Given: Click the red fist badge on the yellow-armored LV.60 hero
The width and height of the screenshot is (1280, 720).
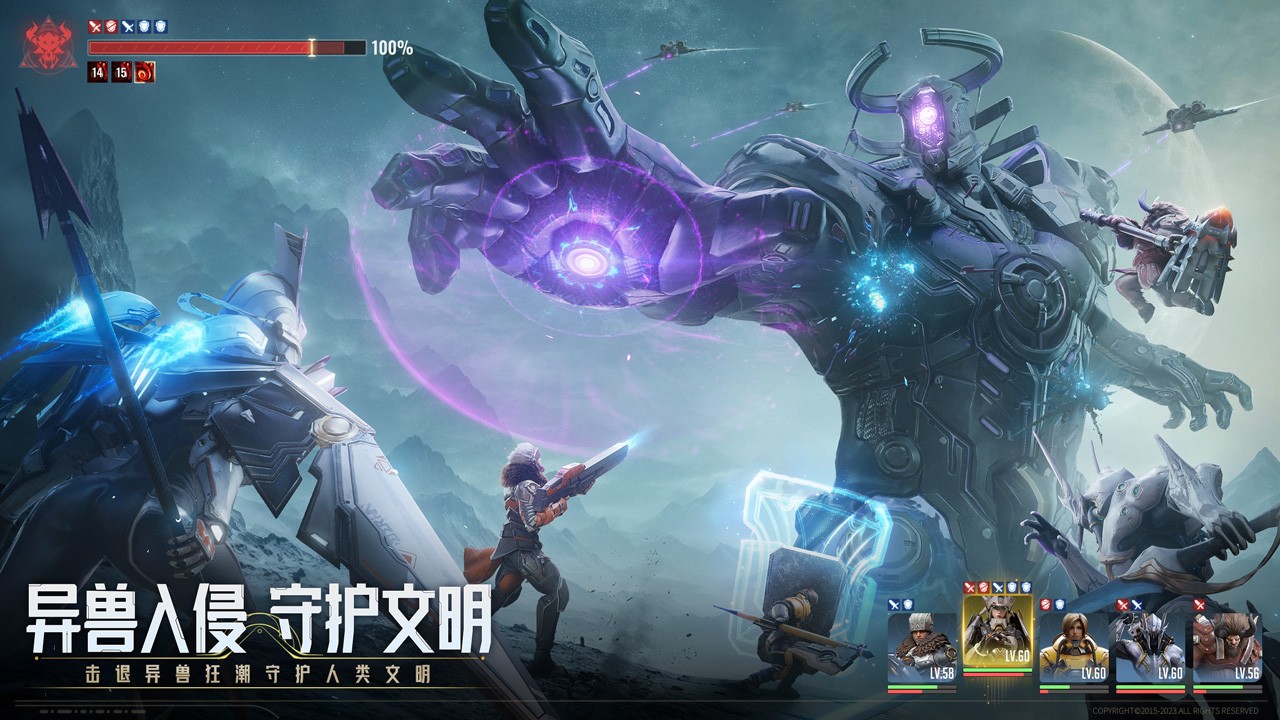Looking at the screenshot, I should (1044, 604).
